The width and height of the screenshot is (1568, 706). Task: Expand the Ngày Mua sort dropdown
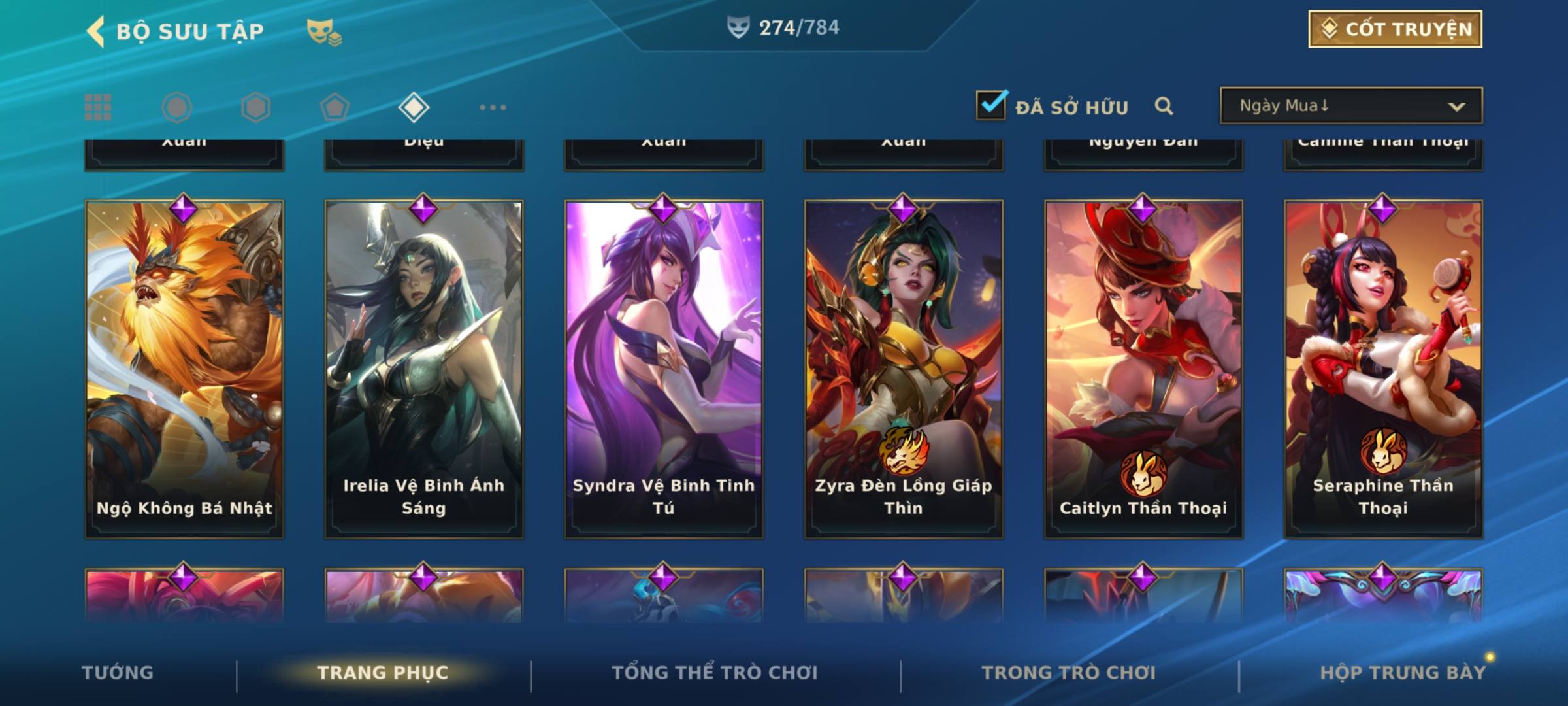(x=1350, y=106)
